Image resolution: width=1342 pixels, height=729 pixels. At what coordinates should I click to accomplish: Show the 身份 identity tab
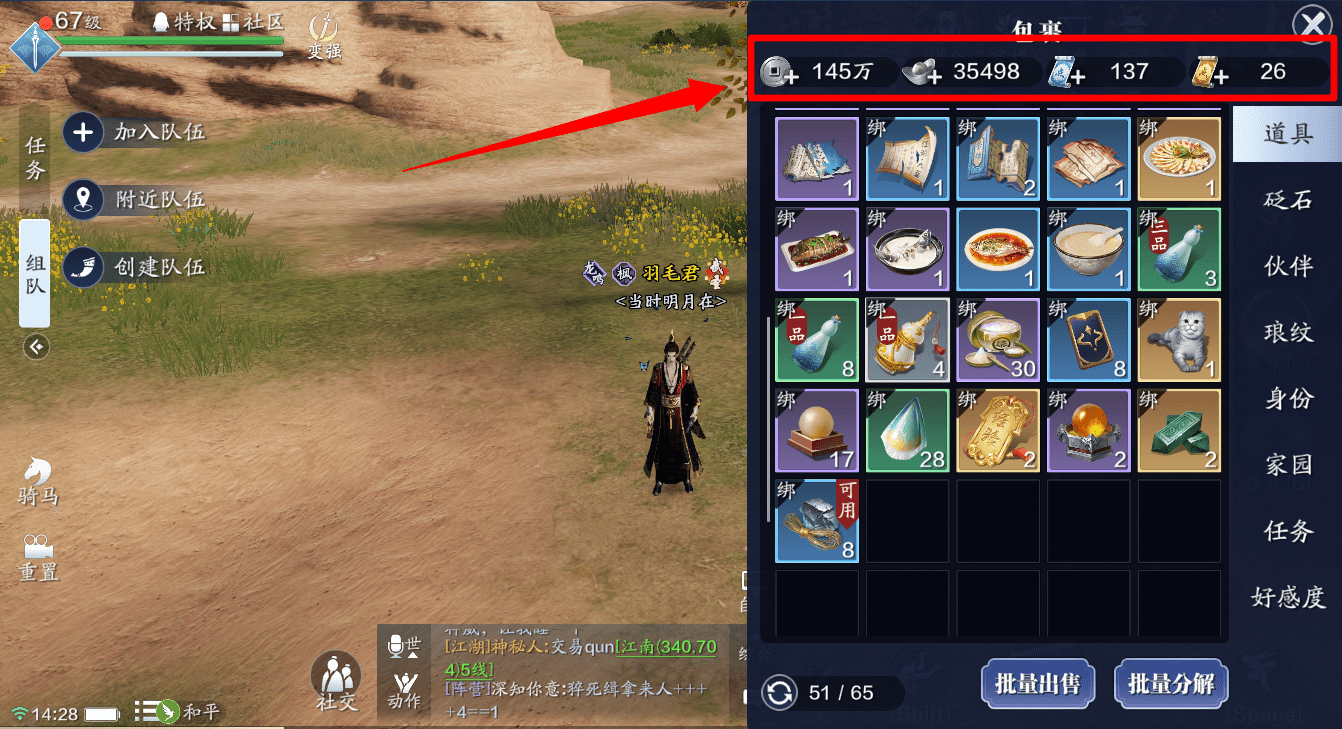tap(1287, 398)
